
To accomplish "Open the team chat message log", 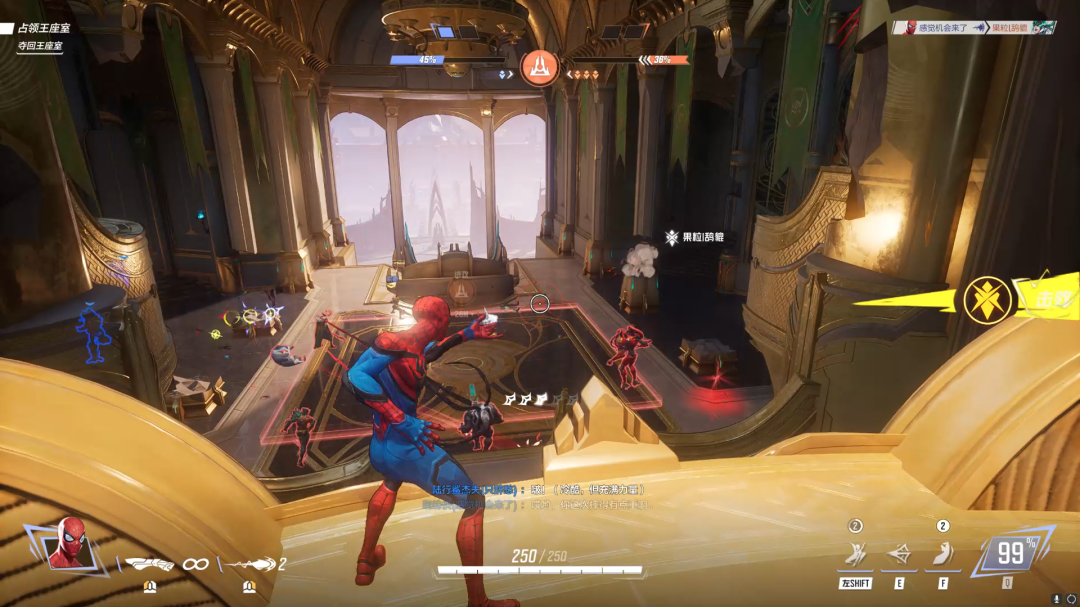I will coord(540,497).
